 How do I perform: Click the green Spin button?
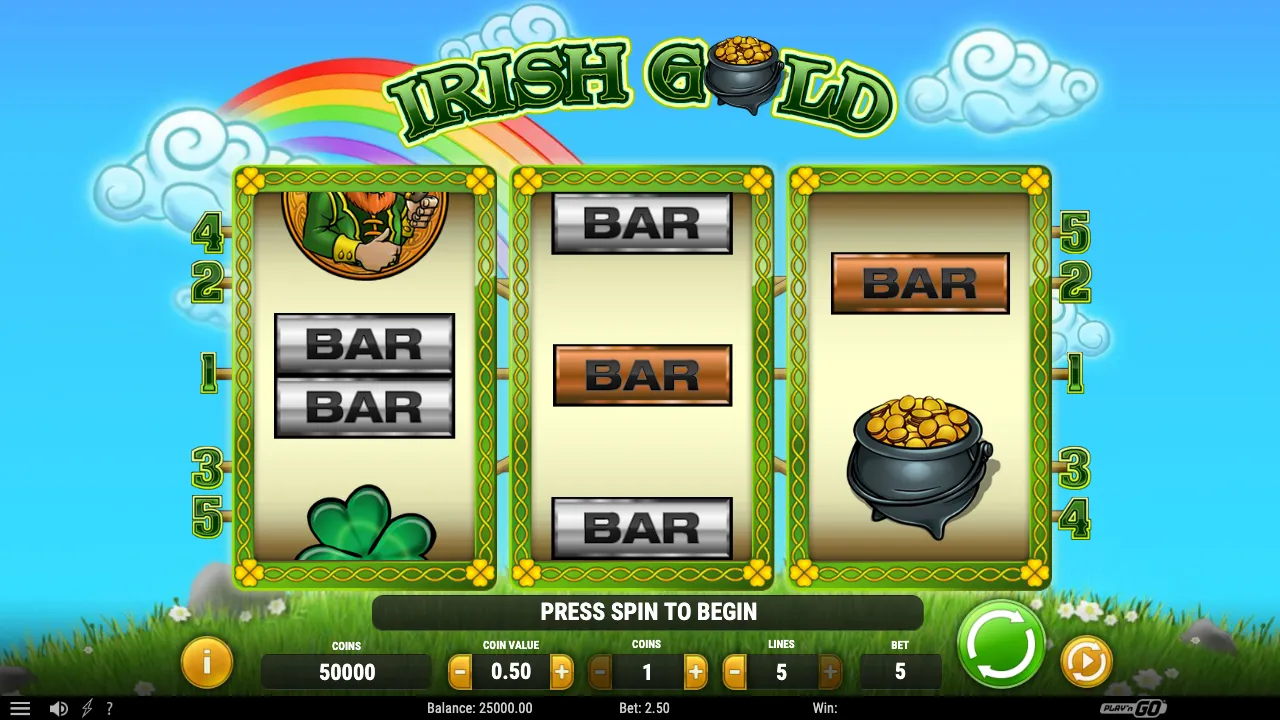tap(999, 647)
